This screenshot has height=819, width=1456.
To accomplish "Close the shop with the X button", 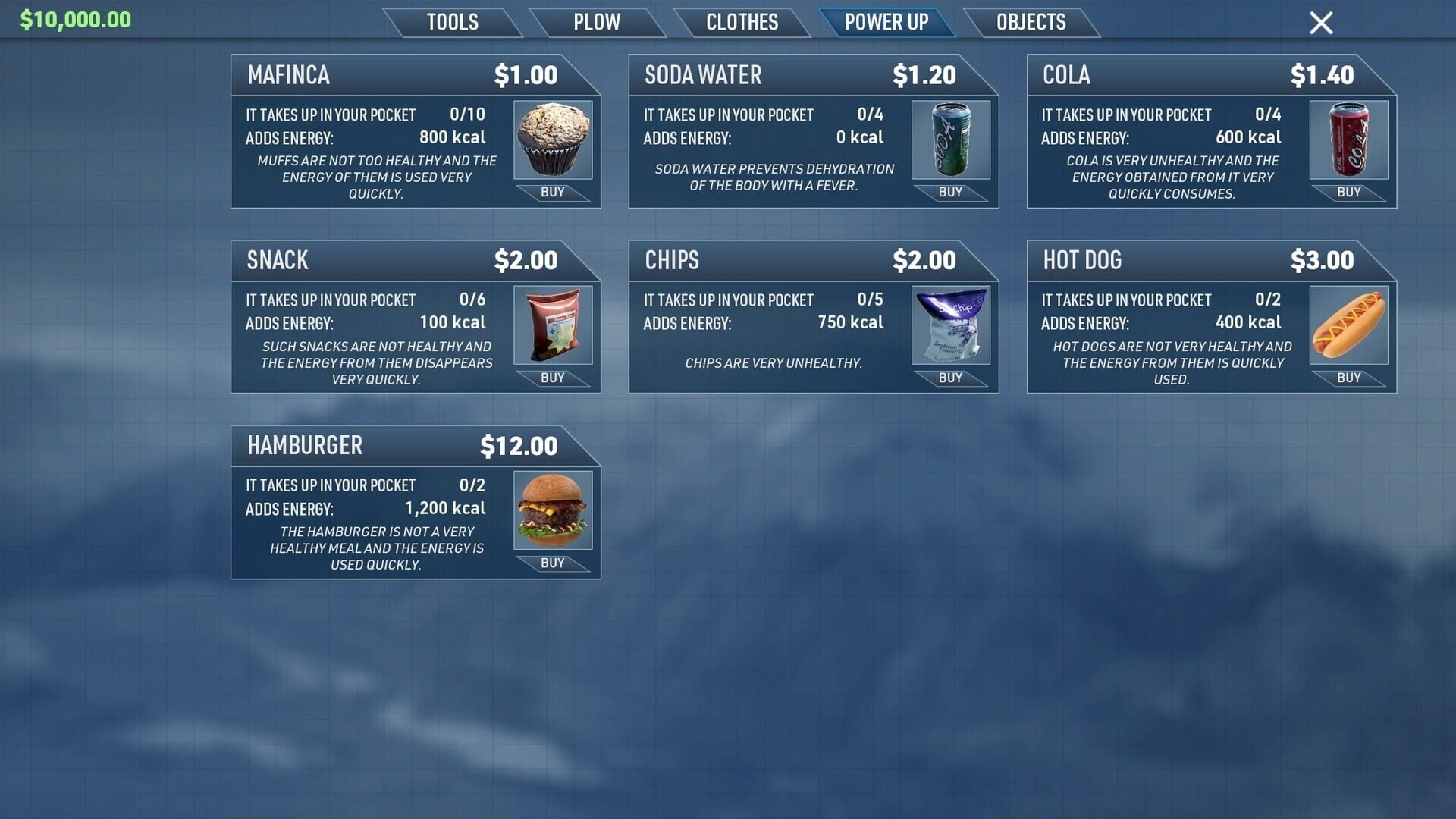I will coord(1320,23).
